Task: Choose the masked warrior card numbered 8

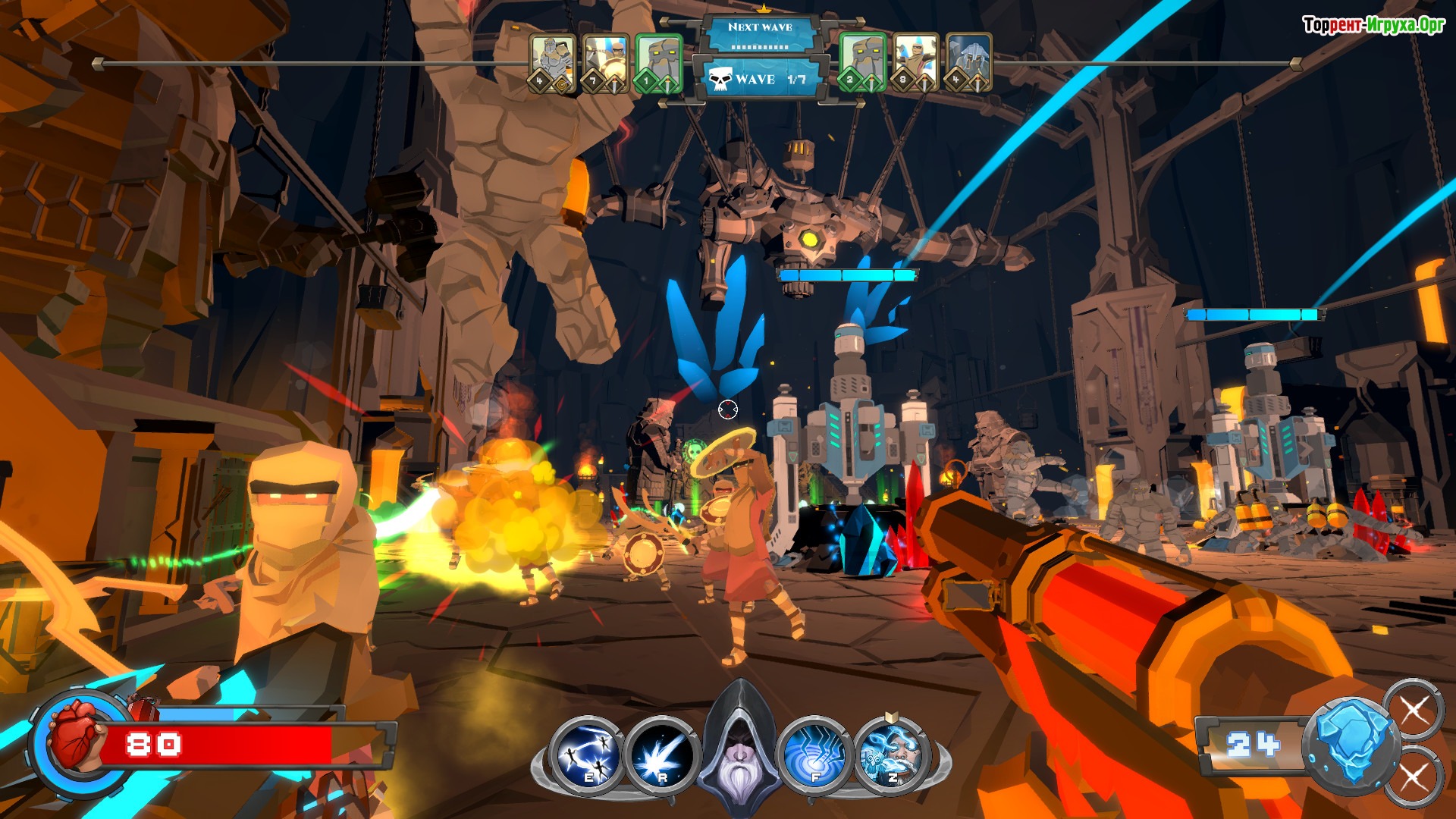Action: click(915, 63)
